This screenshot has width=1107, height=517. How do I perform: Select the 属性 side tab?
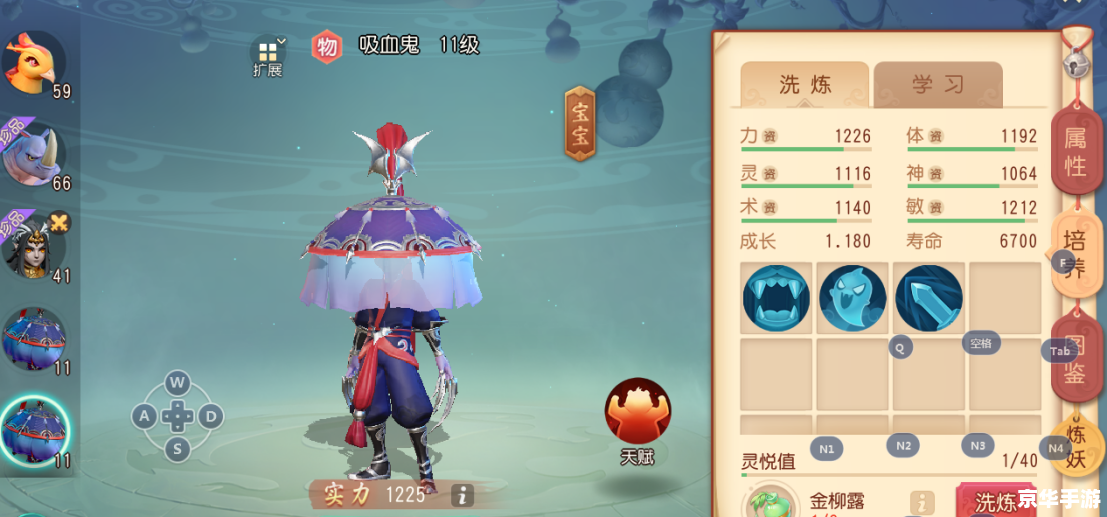point(1075,152)
